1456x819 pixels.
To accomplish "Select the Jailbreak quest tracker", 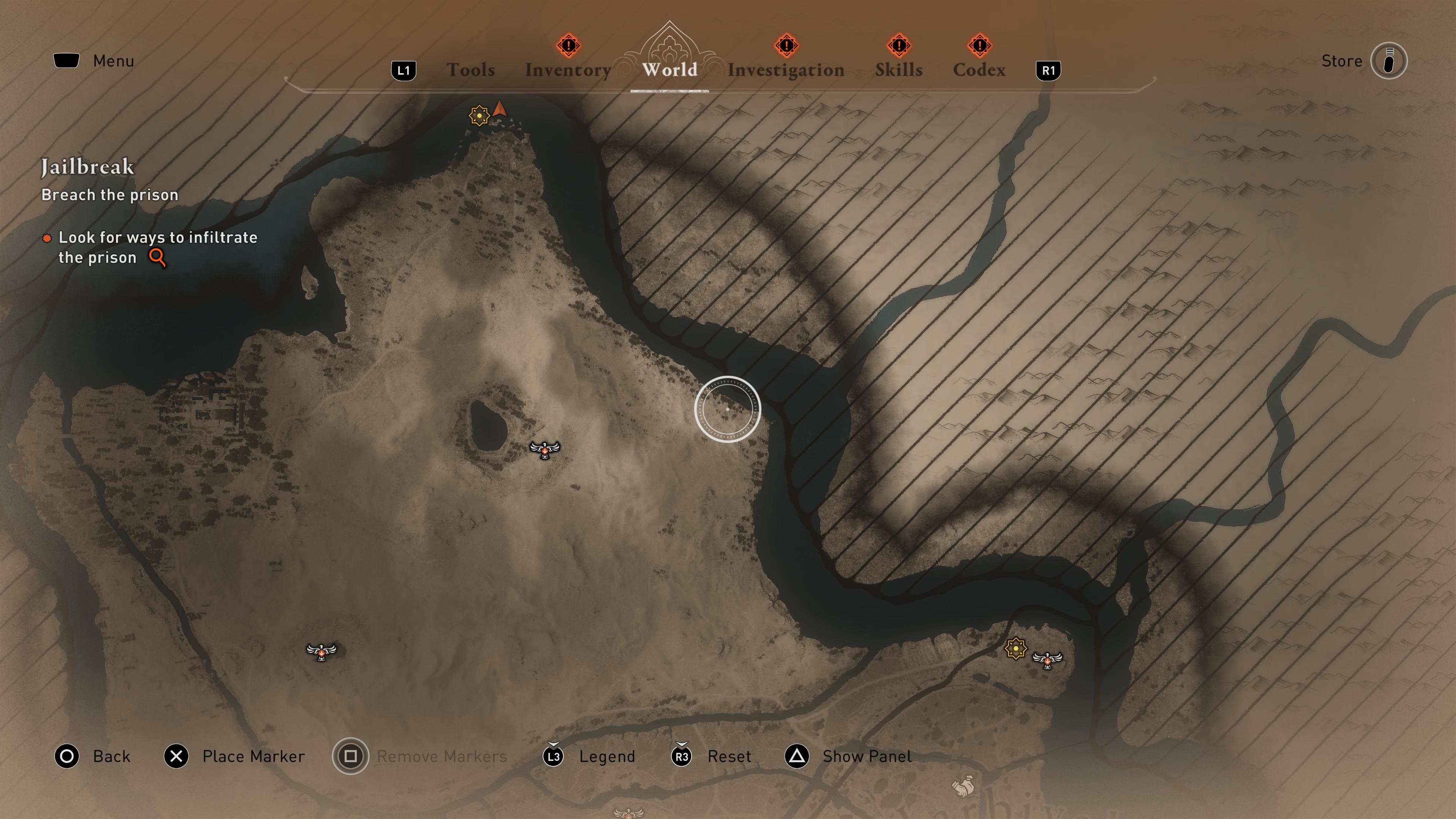I will tap(88, 167).
